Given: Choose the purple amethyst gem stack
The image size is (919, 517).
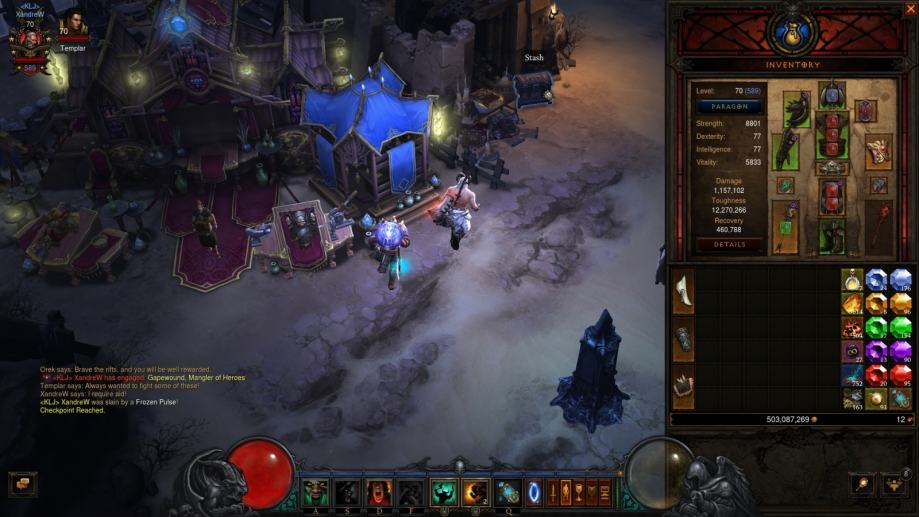Looking at the screenshot, I should pos(877,351).
